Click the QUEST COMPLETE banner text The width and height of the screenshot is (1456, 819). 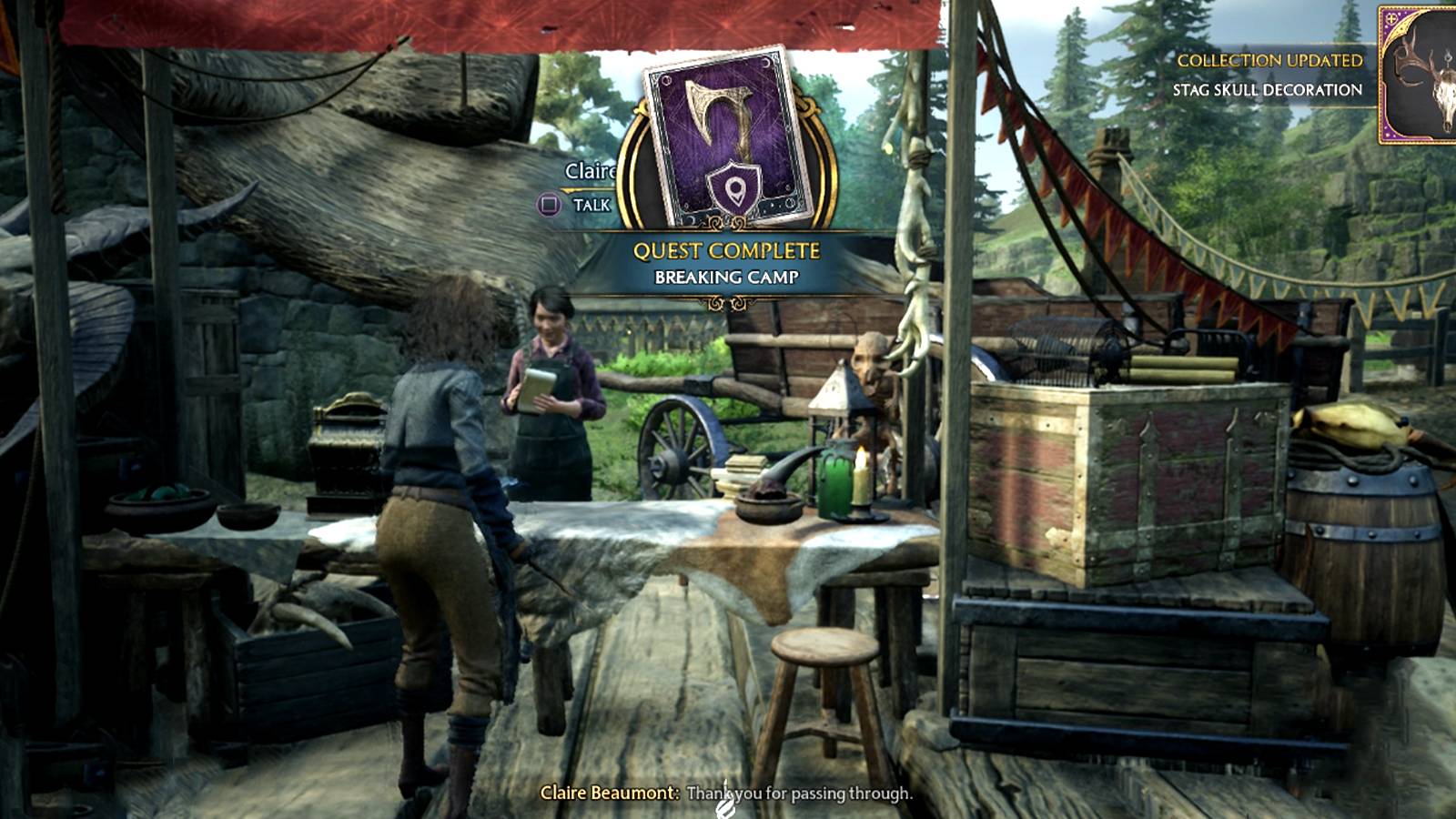[x=725, y=251]
